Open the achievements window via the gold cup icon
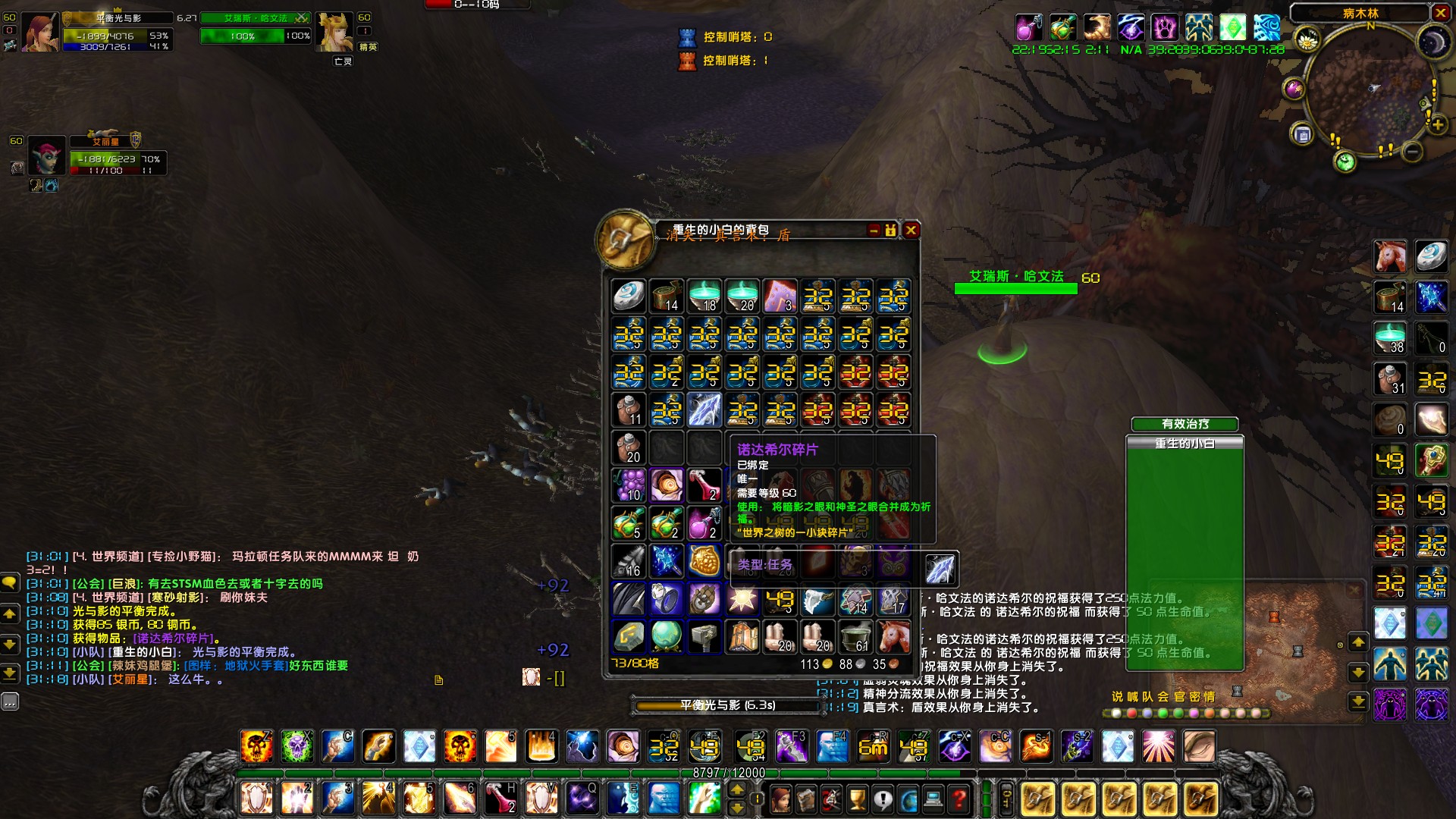This screenshot has height=819, width=1456. click(858, 798)
